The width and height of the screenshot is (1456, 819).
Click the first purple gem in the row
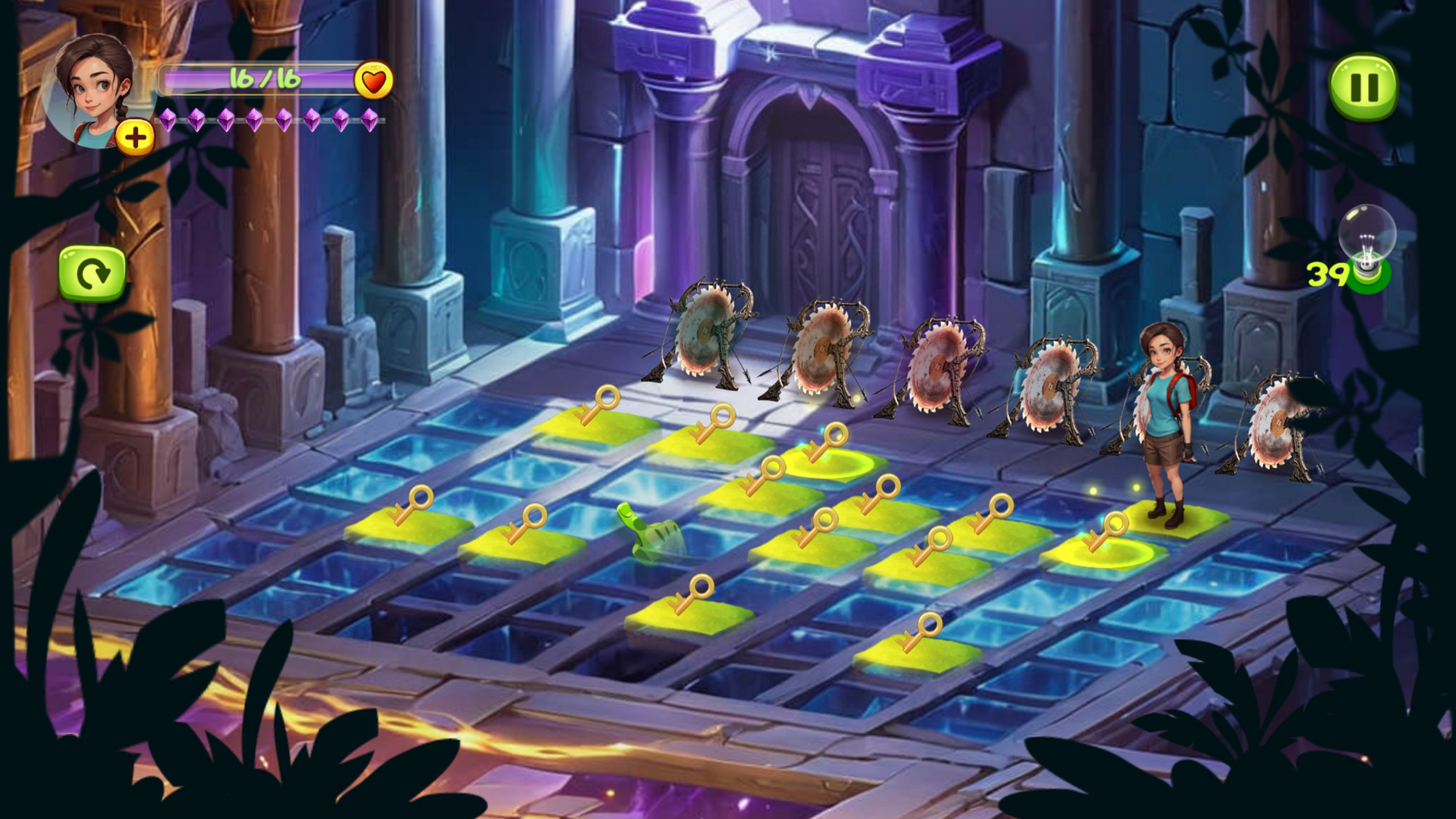[x=166, y=120]
